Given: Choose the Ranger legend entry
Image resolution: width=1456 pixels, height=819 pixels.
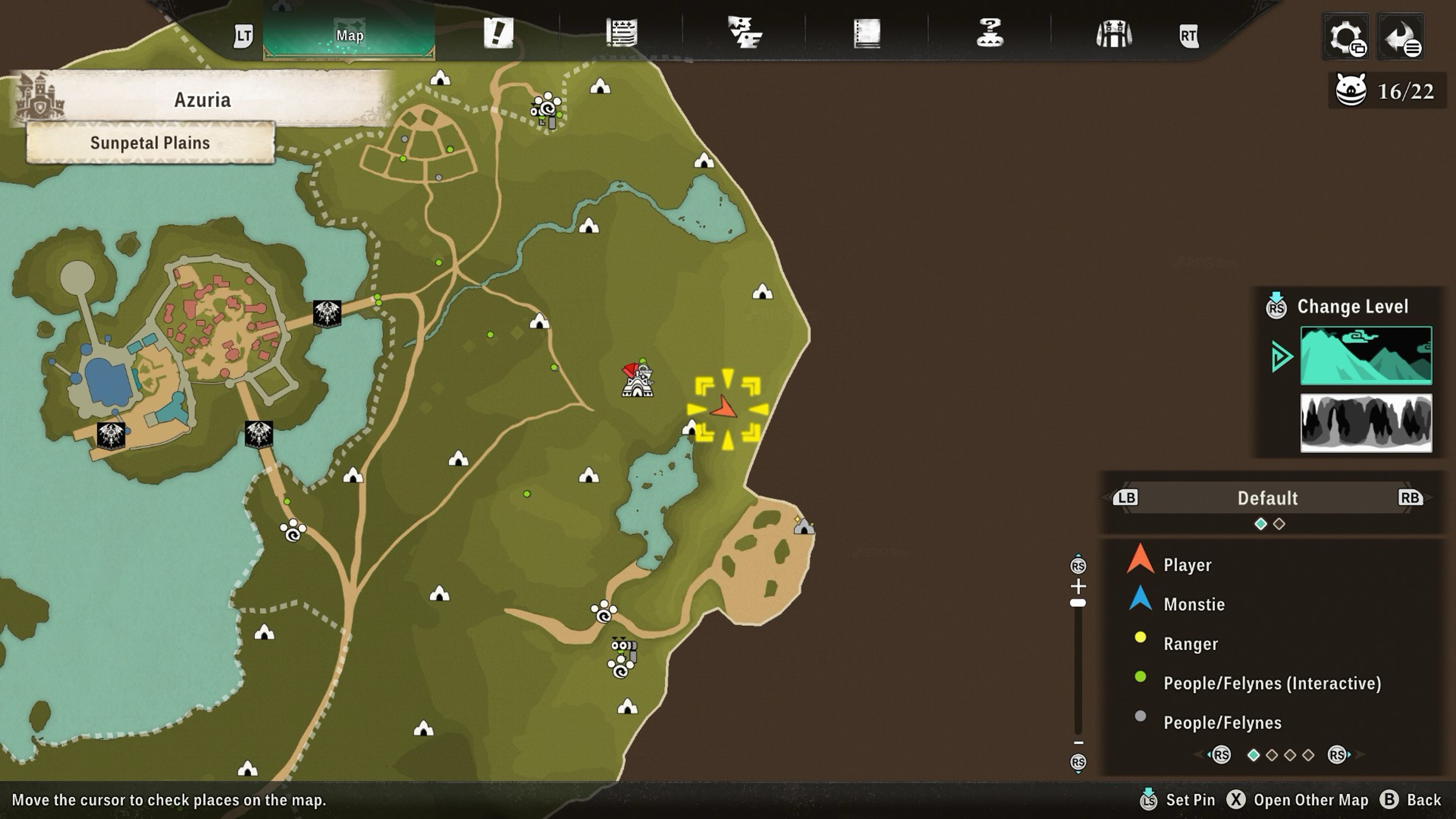Looking at the screenshot, I should (1191, 644).
